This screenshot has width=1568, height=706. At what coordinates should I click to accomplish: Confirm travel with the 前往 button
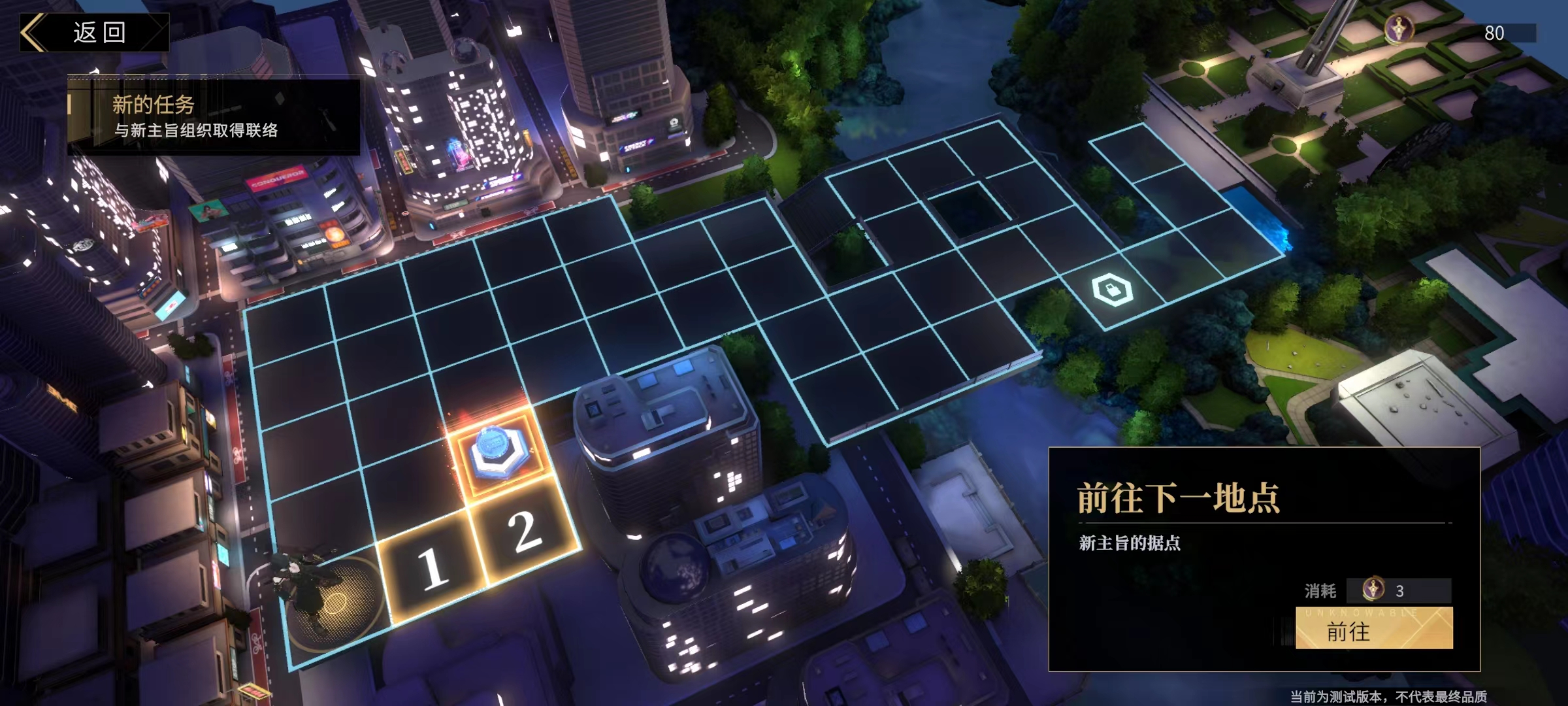point(1373,629)
